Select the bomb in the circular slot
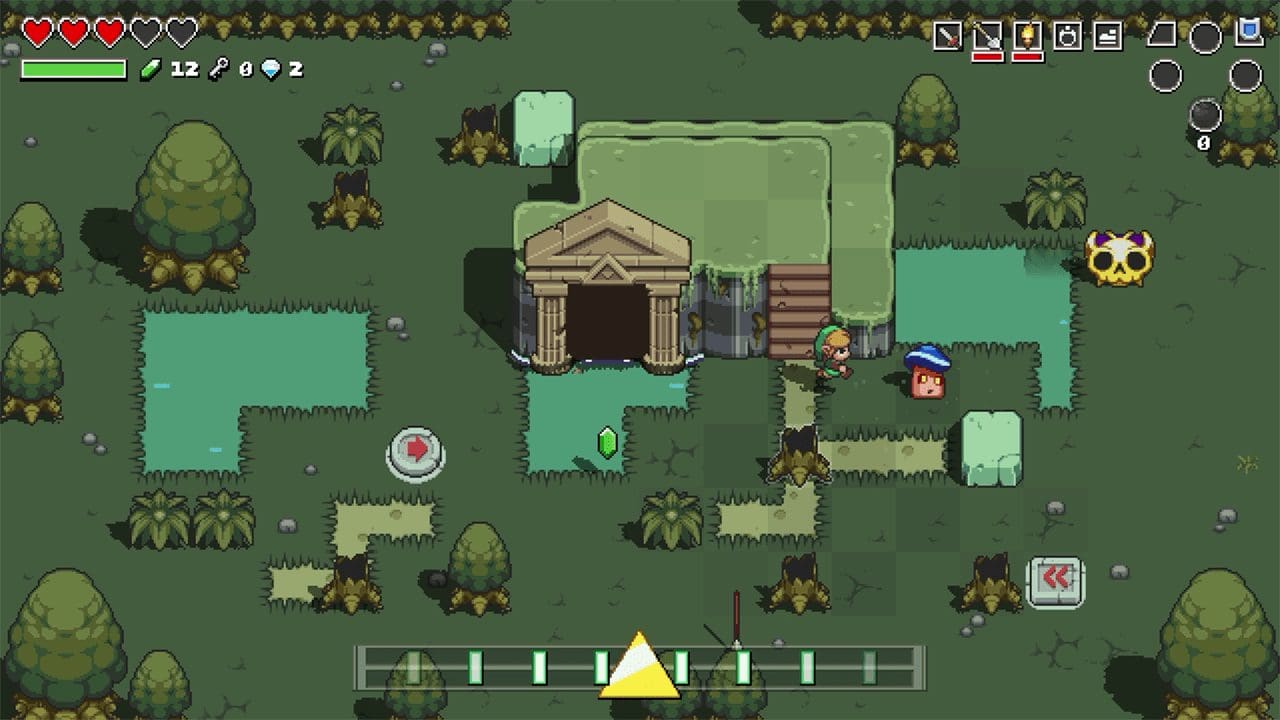1280x720 pixels. [x=1205, y=113]
